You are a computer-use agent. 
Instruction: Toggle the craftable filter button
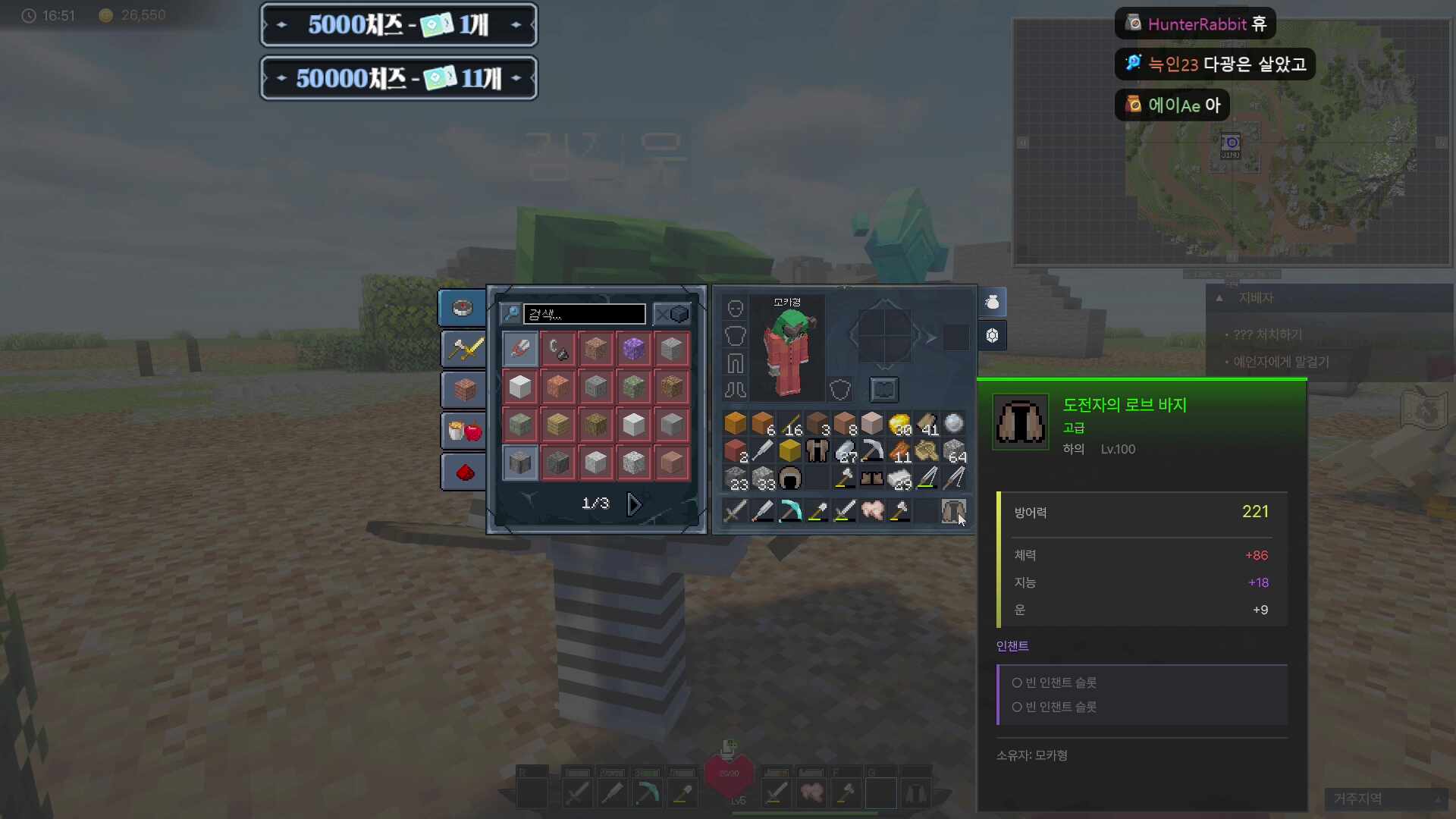point(671,314)
